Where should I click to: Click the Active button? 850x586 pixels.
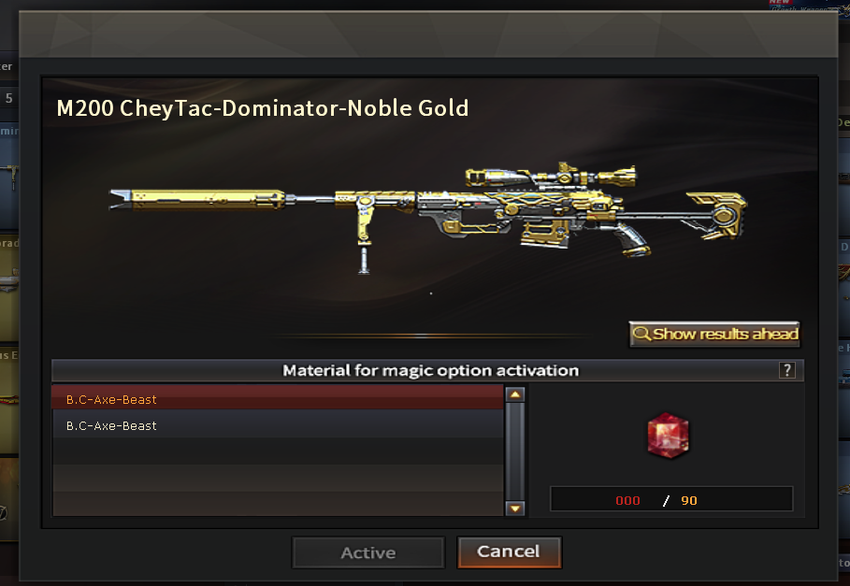(x=368, y=552)
